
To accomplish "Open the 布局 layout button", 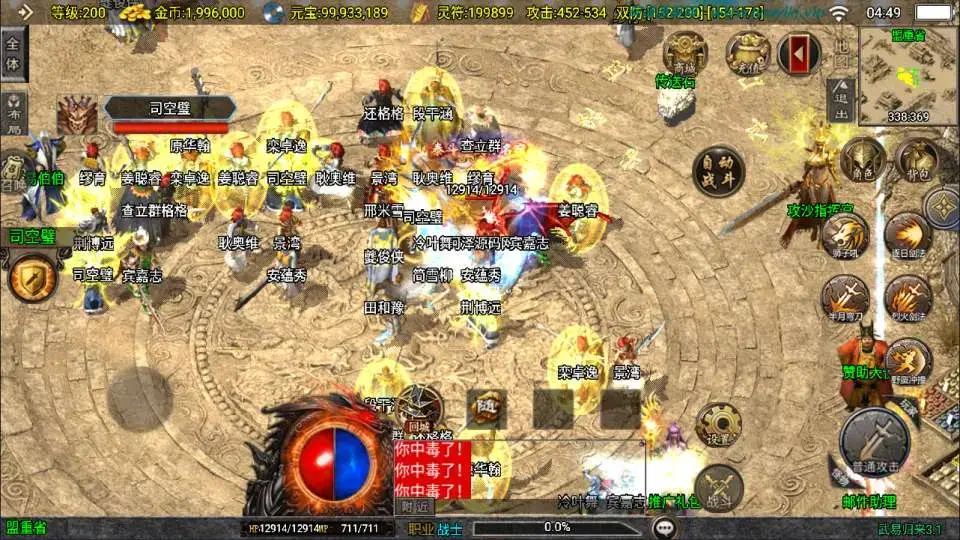I will 13,115.
